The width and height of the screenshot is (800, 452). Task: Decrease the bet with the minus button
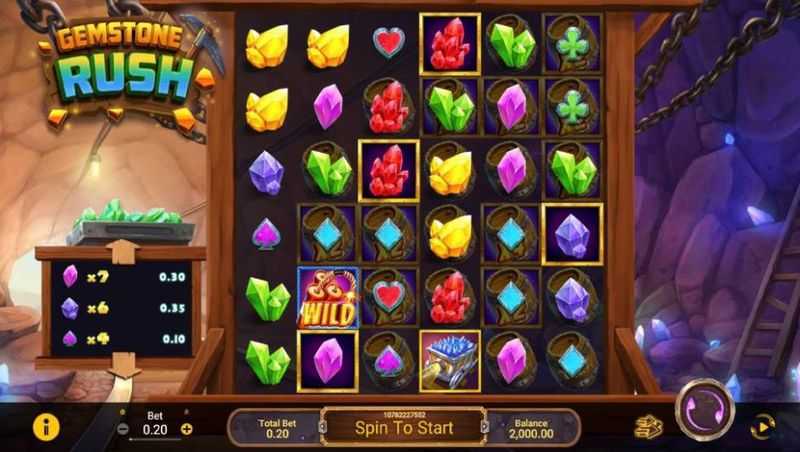point(123,429)
